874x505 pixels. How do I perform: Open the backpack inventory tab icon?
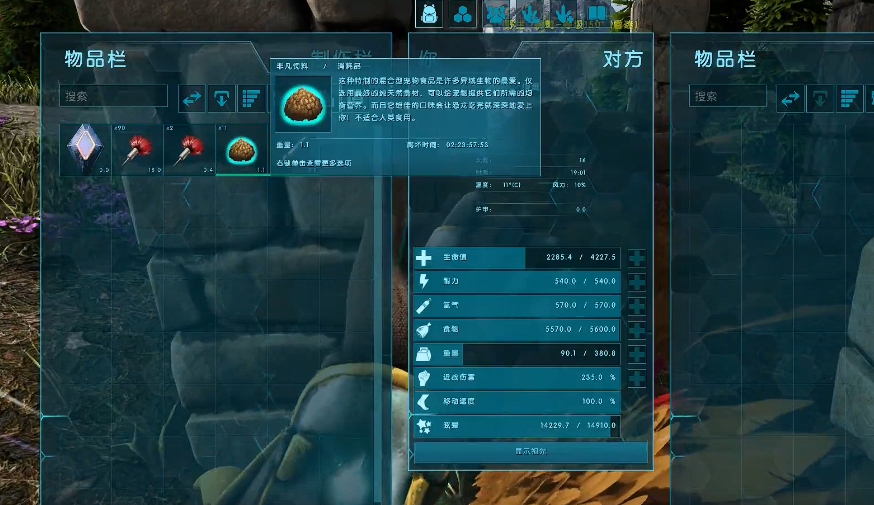pyautogui.click(x=428, y=14)
